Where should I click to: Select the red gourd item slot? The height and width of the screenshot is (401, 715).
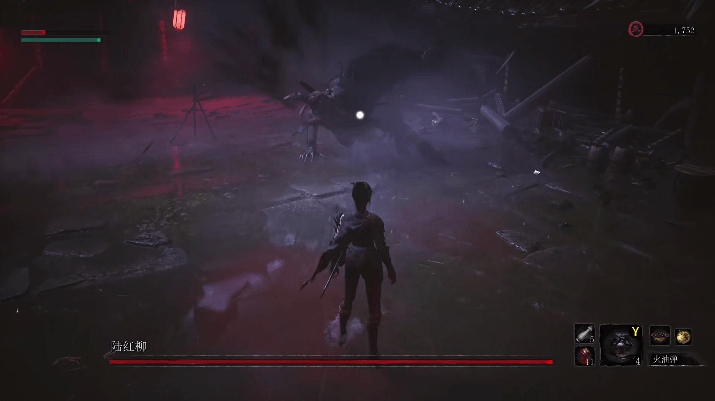click(585, 355)
